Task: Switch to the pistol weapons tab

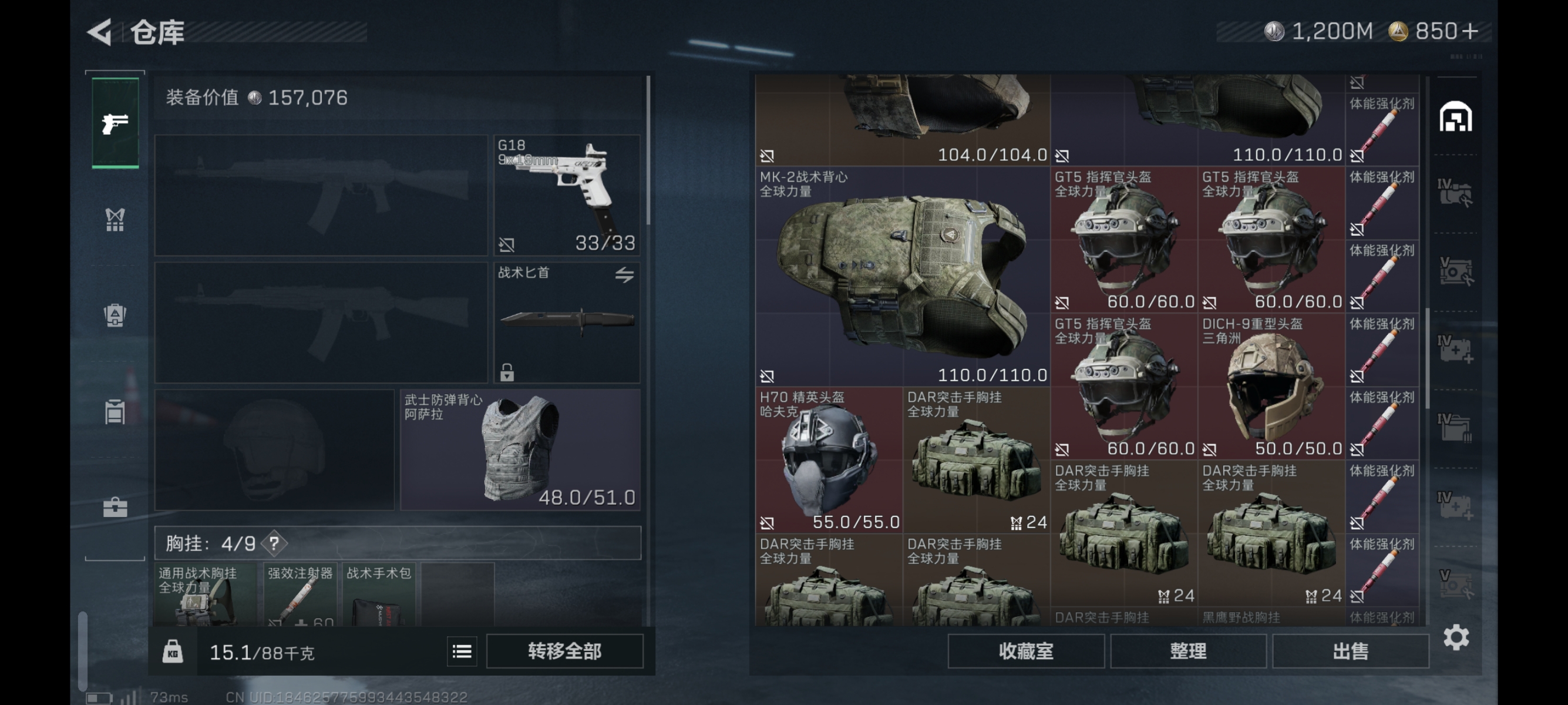Action: pyautogui.click(x=115, y=123)
